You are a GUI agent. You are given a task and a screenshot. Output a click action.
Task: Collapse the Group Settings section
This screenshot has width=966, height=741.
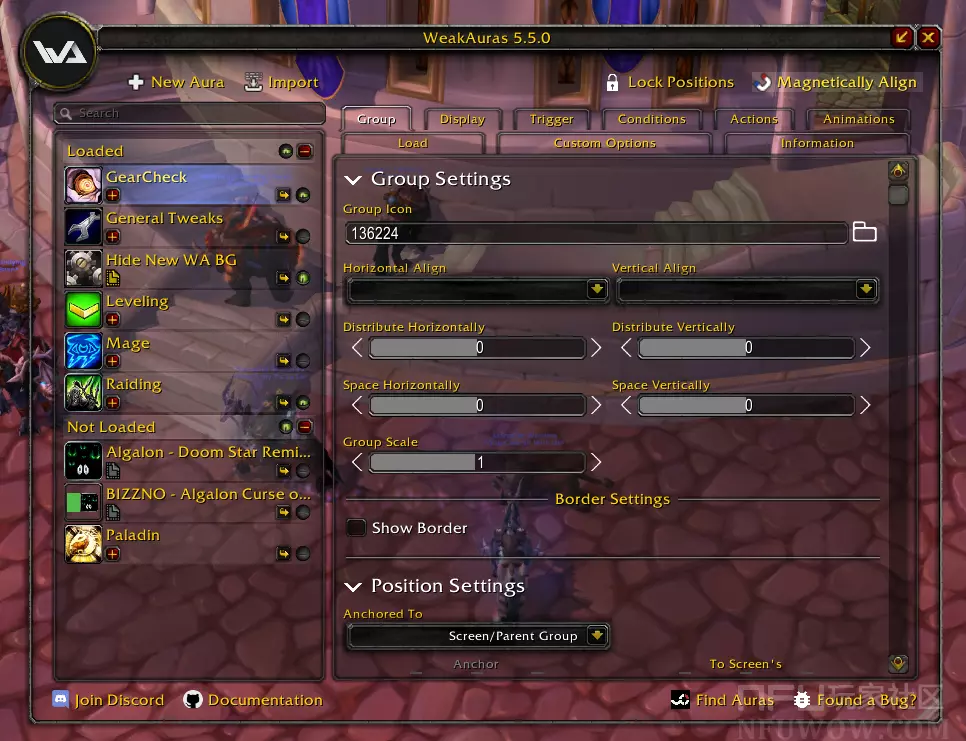click(352, 180)
